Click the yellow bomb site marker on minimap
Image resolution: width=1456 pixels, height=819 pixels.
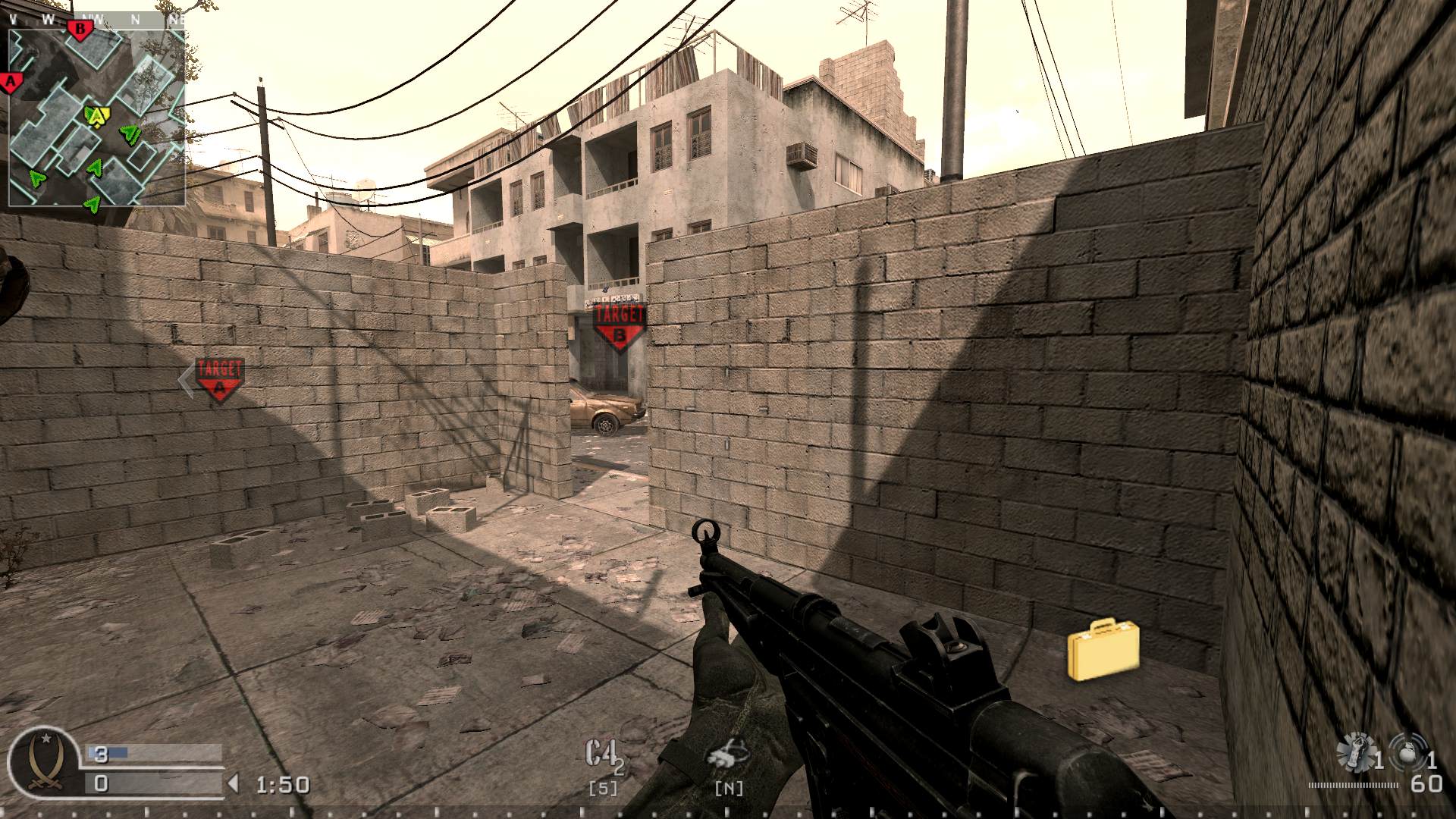tap(96, 115)
